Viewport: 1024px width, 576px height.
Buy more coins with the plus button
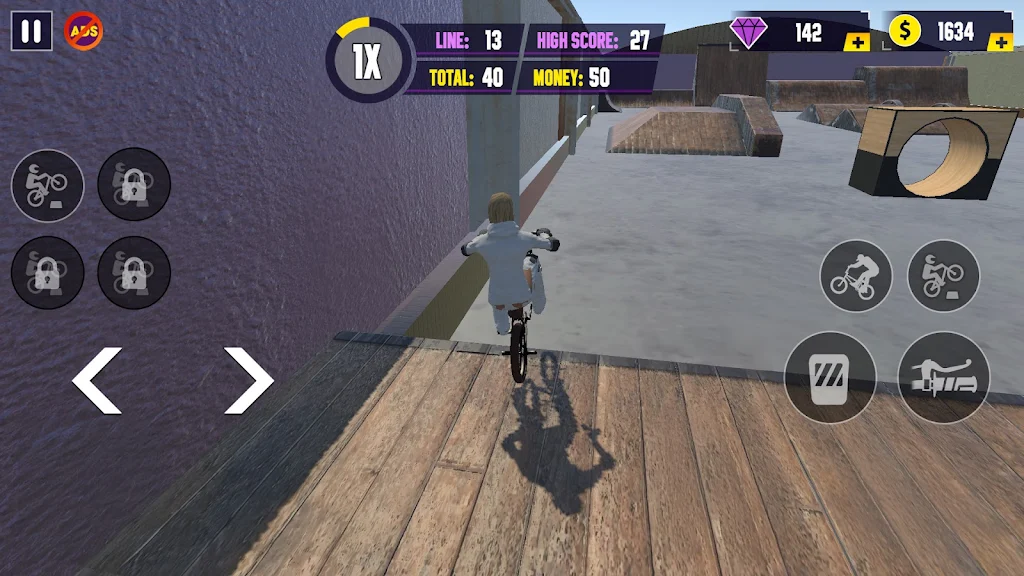click(999, 42)
